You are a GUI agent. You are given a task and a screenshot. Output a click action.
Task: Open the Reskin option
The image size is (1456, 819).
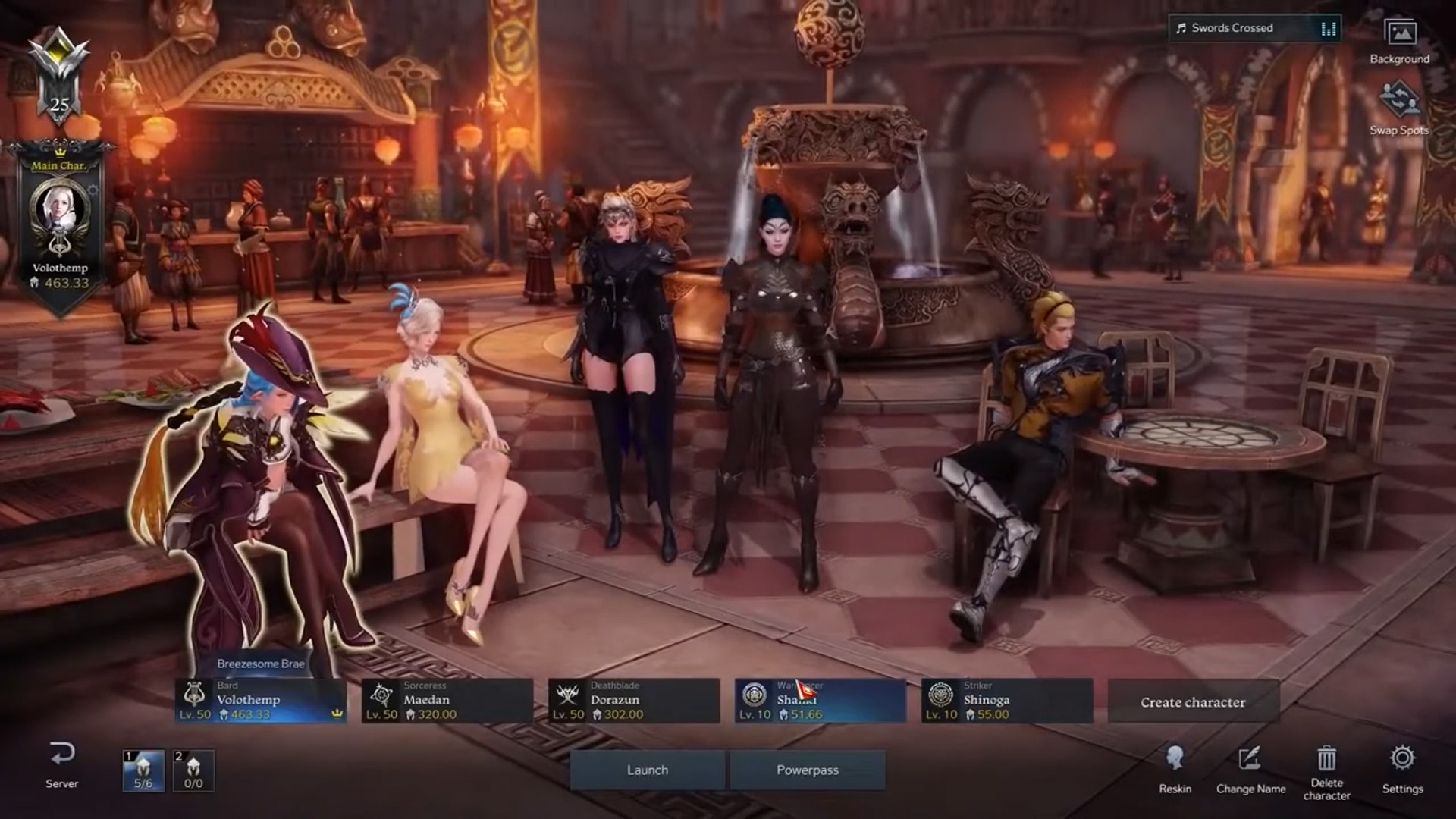(x=1175, y=767)
